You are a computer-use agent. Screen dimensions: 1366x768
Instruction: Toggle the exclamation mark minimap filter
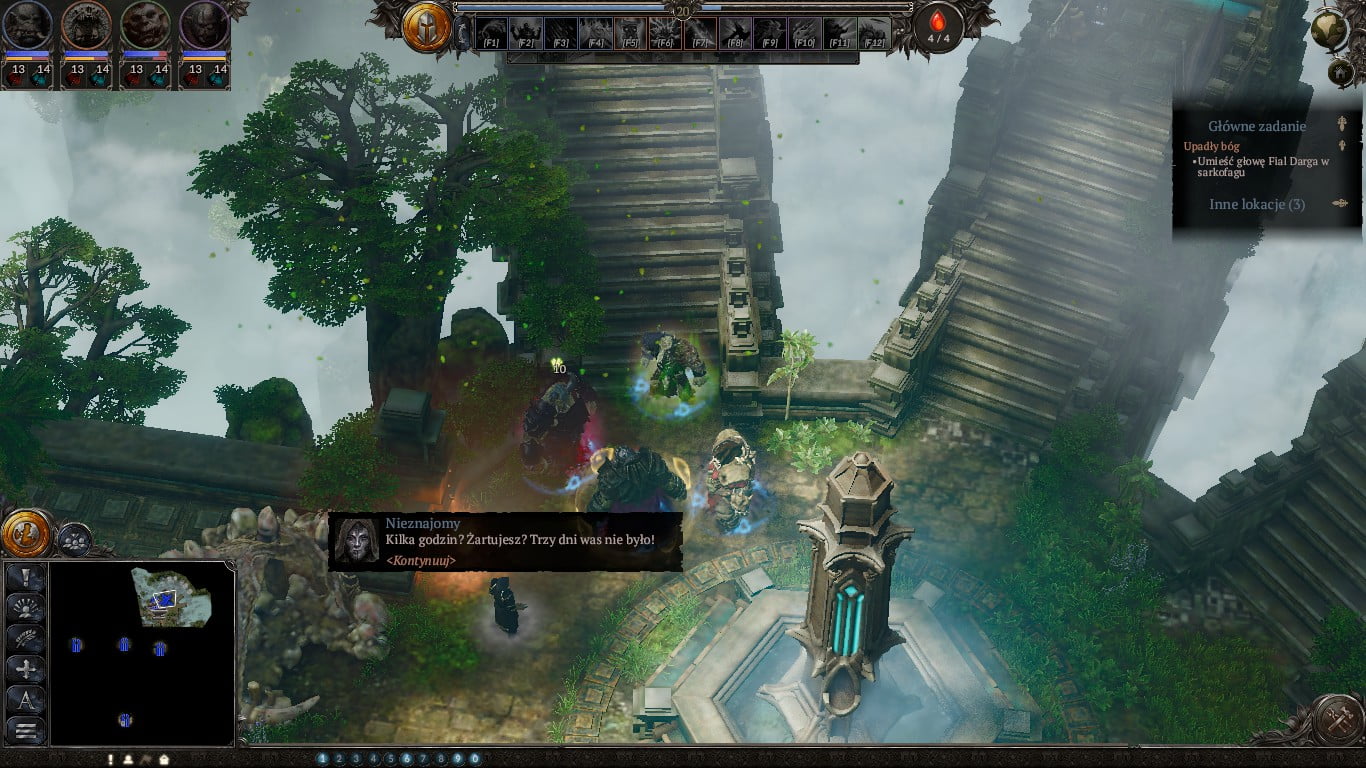click(x=26, y=578)
